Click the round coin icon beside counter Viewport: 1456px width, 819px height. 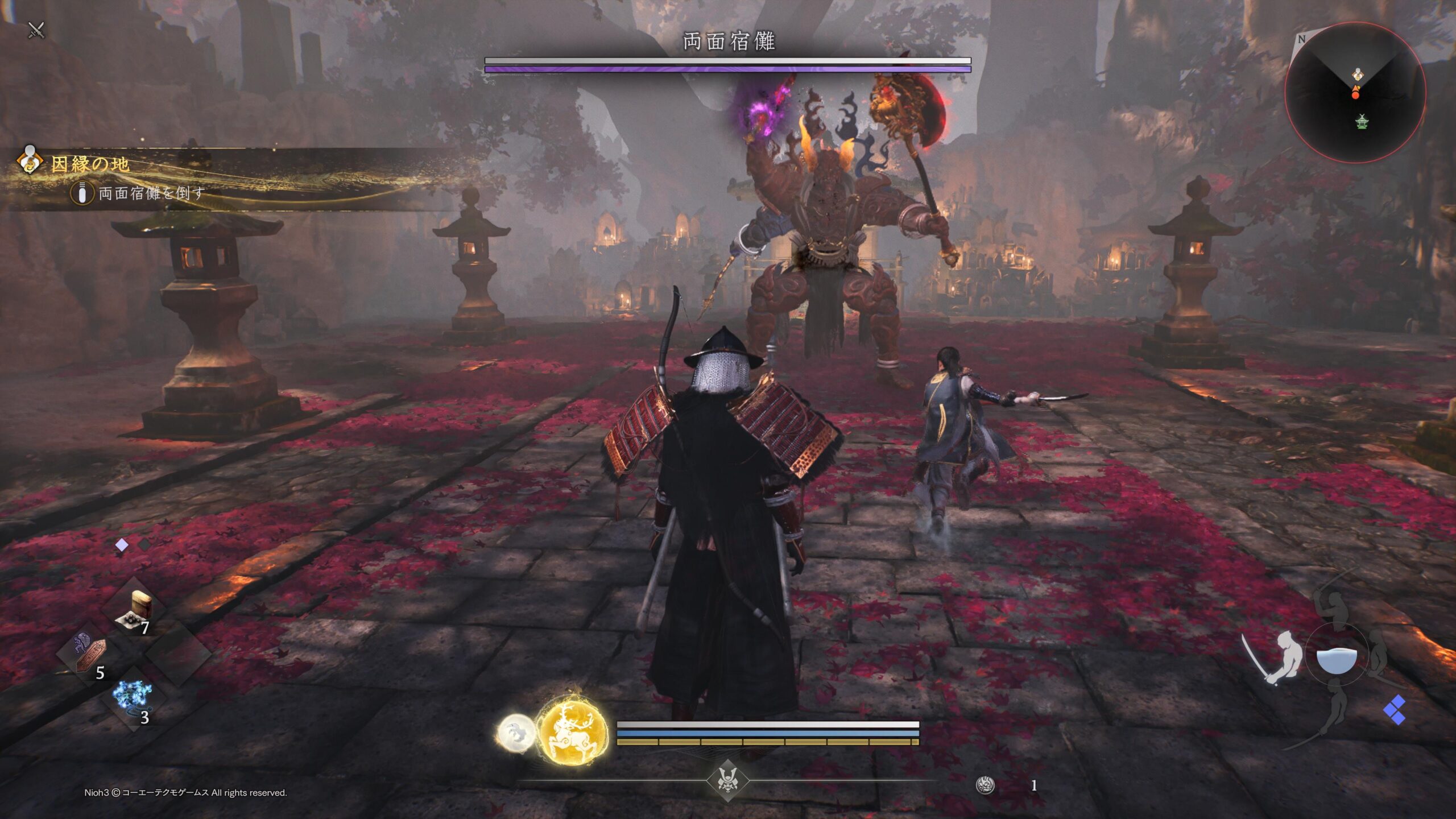985,785
